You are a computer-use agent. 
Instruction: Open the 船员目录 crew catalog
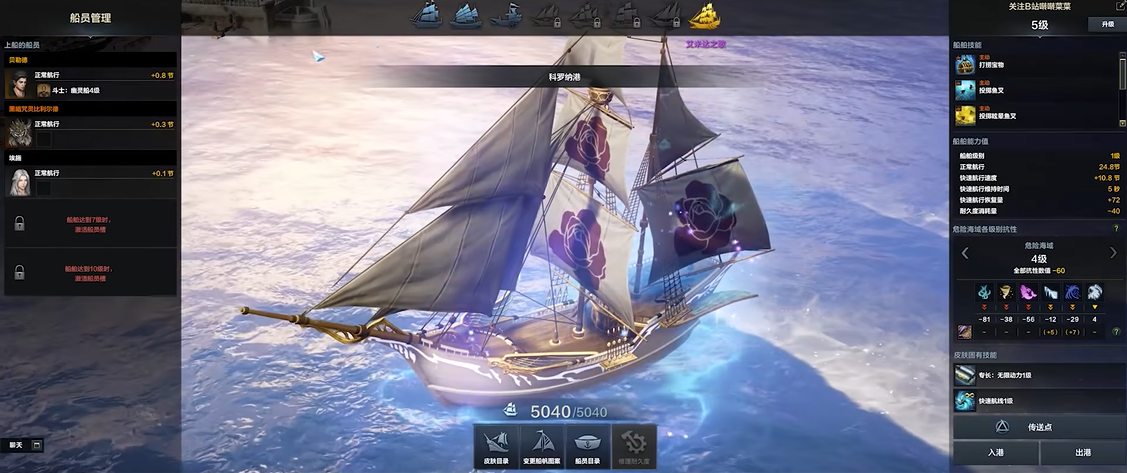pyautogui.click(x=588, y=447)
